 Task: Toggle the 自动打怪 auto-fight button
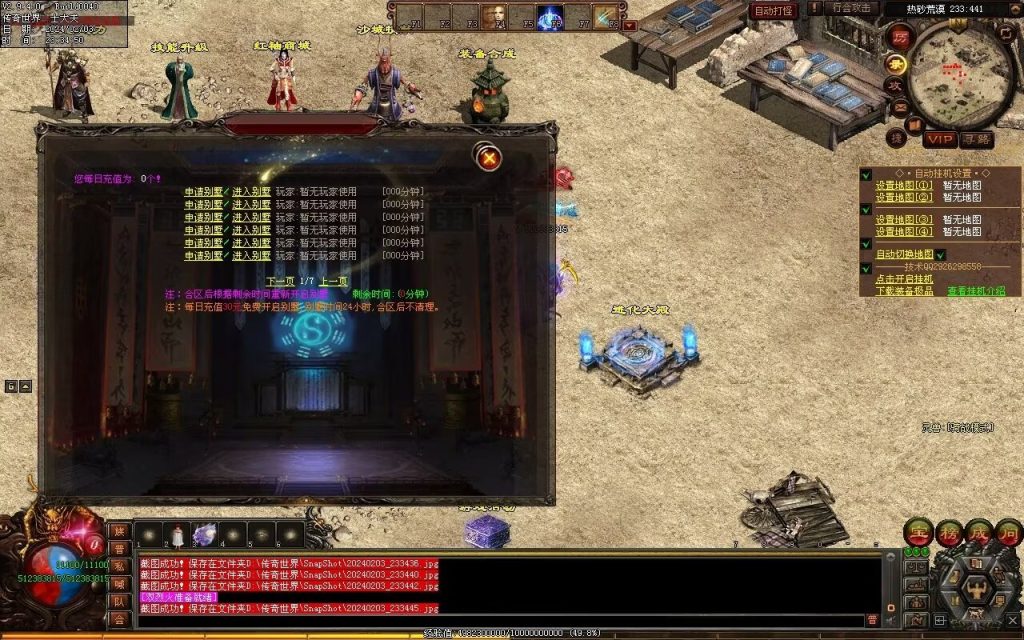pyautogui.click(x=773, y=11)
